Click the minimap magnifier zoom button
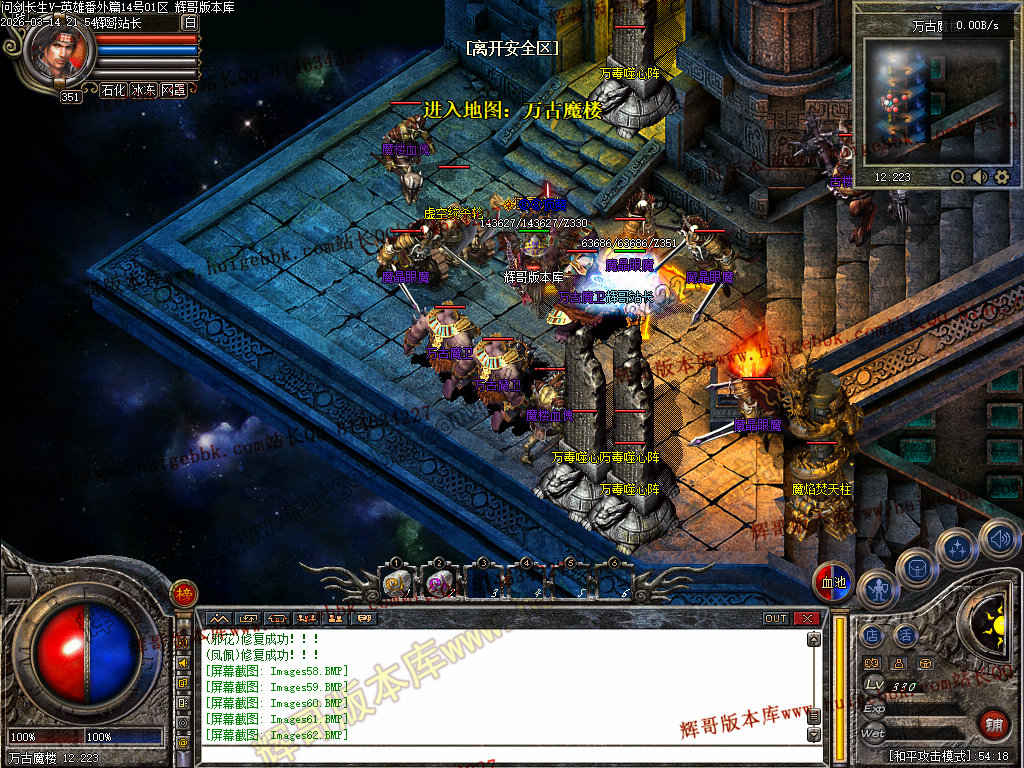 tap(958, 177)
